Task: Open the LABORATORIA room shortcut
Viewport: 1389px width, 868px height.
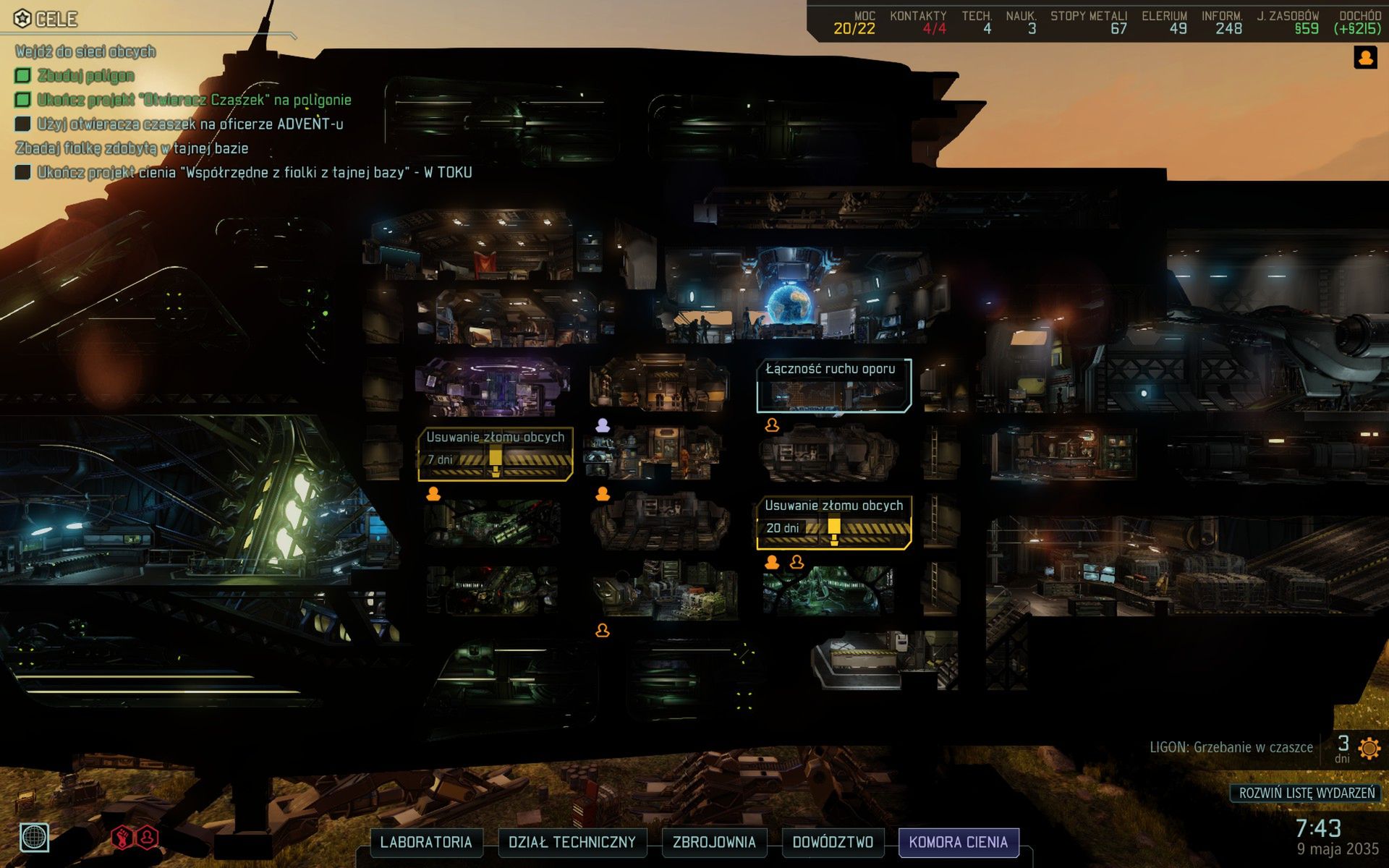Action: pyautogui.click(x=425, y=842)
